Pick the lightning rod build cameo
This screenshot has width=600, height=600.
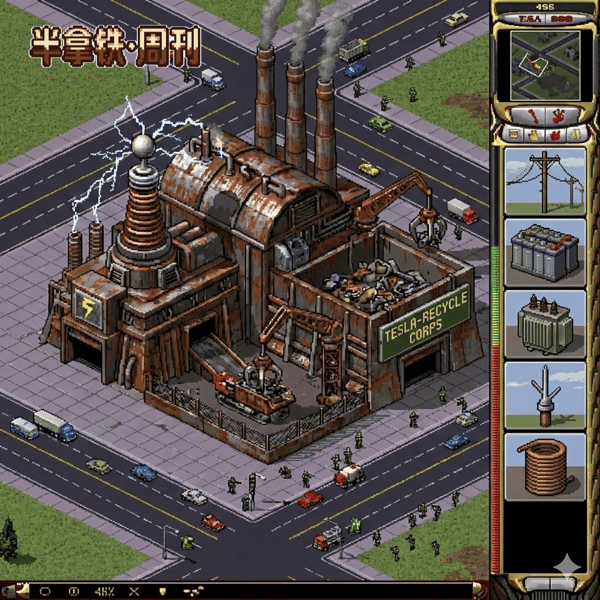[545, 396]
